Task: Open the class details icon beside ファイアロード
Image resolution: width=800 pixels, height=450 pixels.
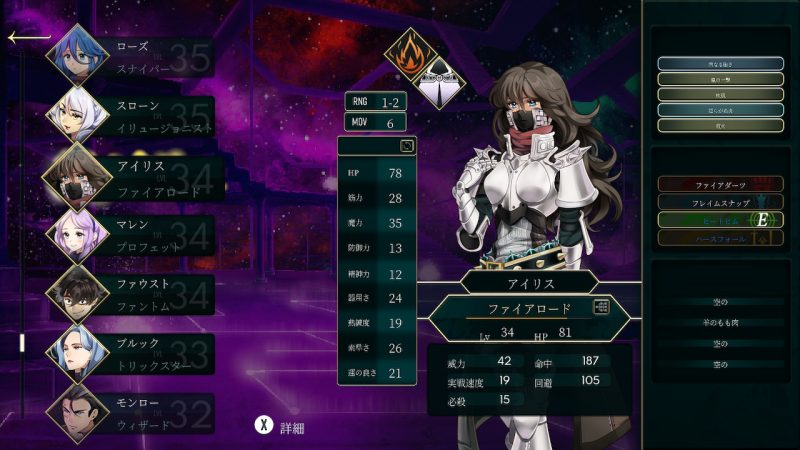Action: (601, 308)
